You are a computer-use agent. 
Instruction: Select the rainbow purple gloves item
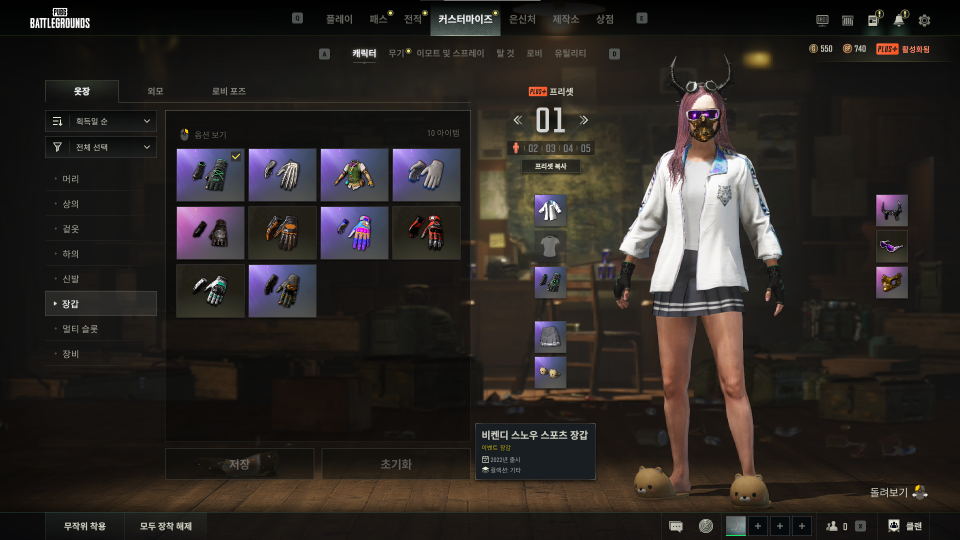click(354, 233)
